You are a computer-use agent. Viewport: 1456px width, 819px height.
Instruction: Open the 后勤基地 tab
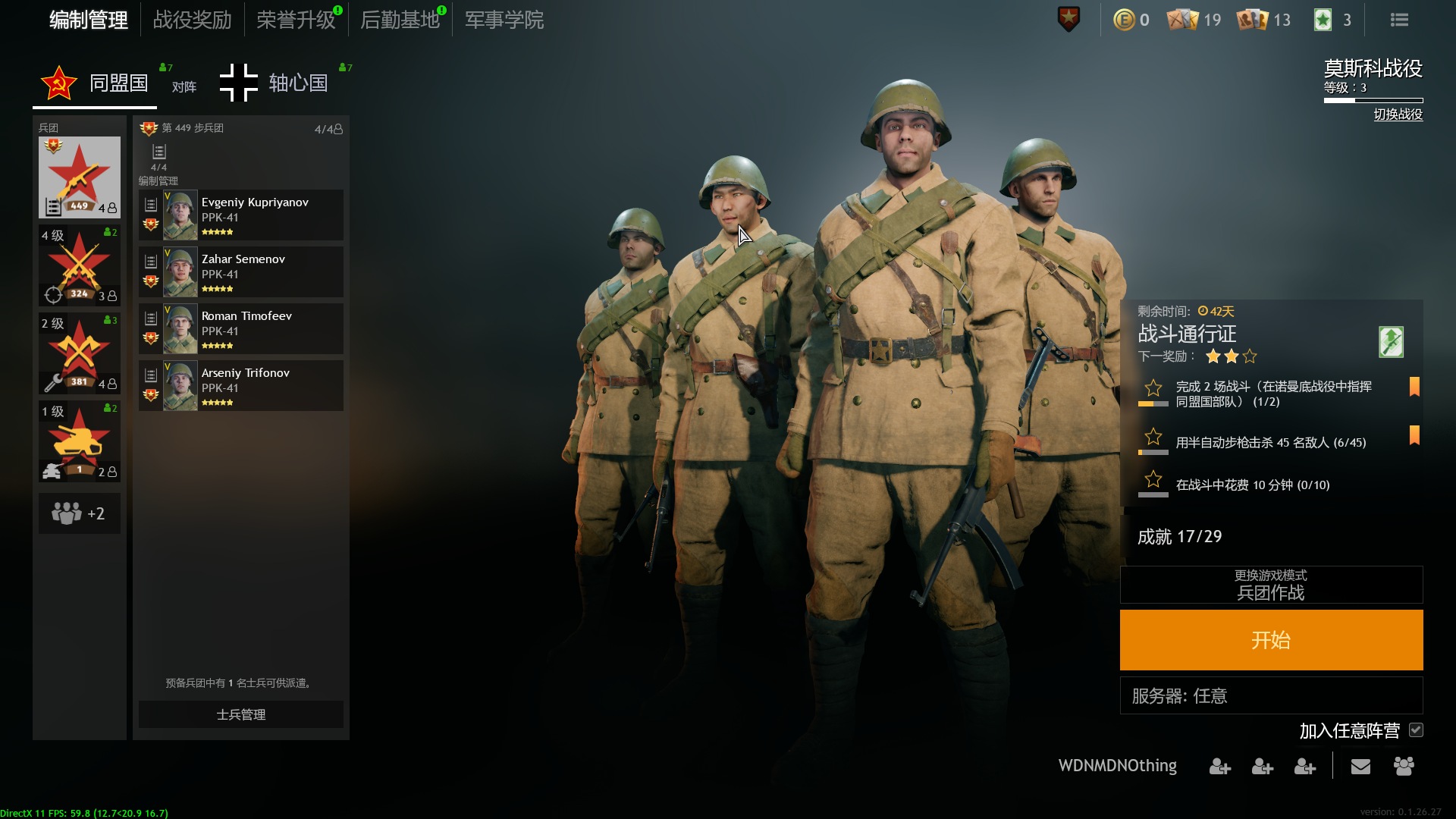pyautogui.click(x=400, y=20)
